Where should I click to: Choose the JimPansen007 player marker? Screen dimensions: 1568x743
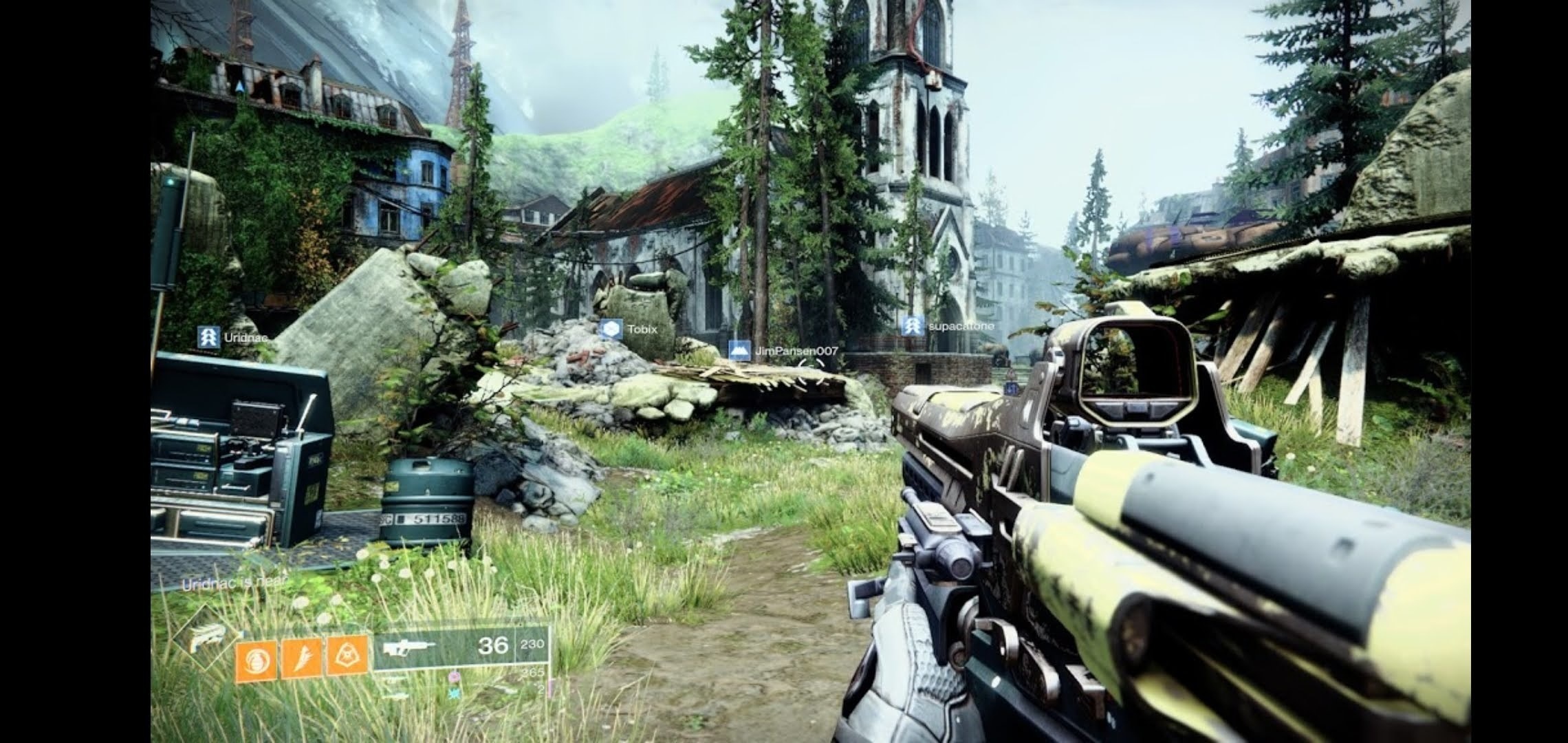coord(784,351)
